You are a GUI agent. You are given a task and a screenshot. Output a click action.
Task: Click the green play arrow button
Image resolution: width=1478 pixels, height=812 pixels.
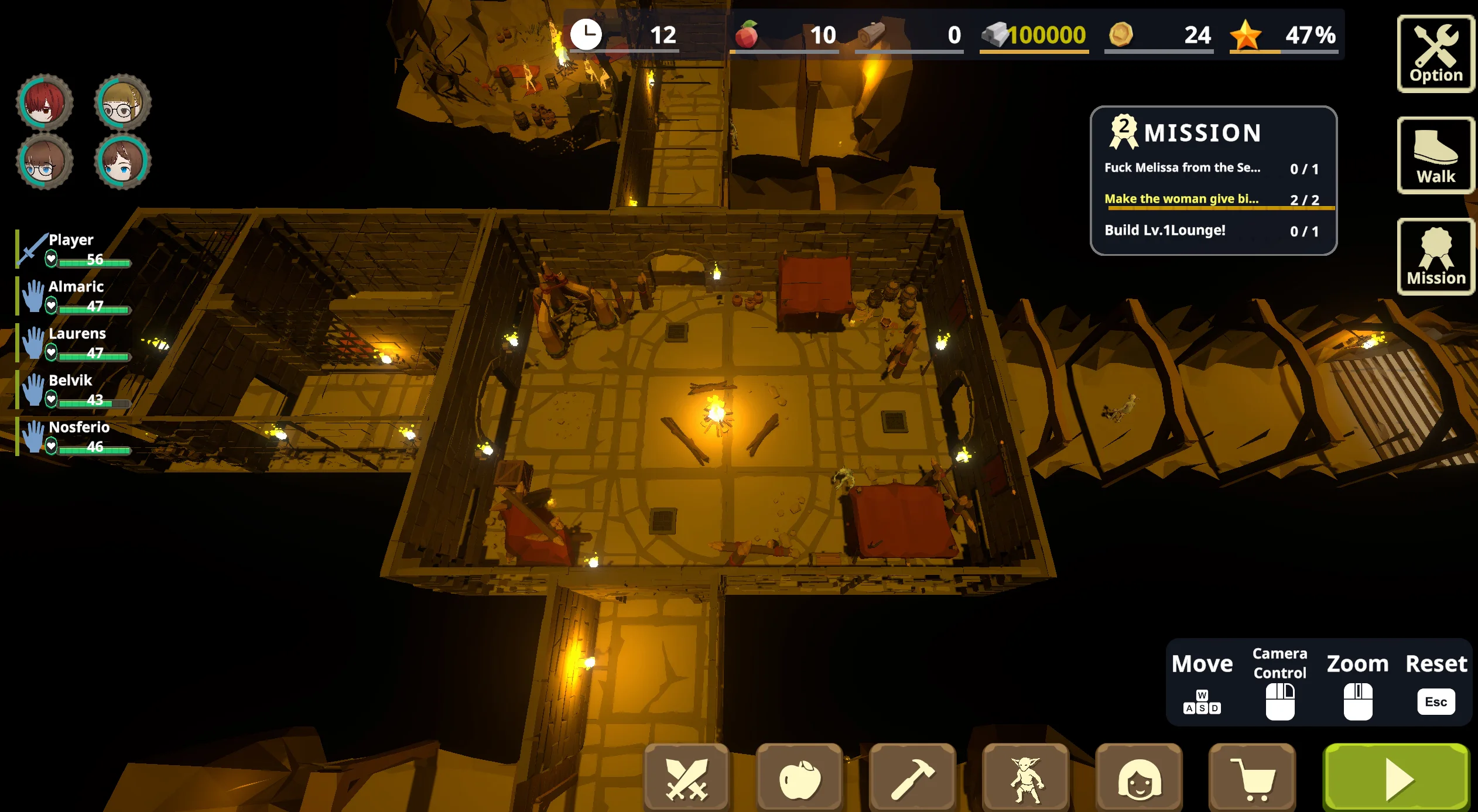tap(1397, 778)
